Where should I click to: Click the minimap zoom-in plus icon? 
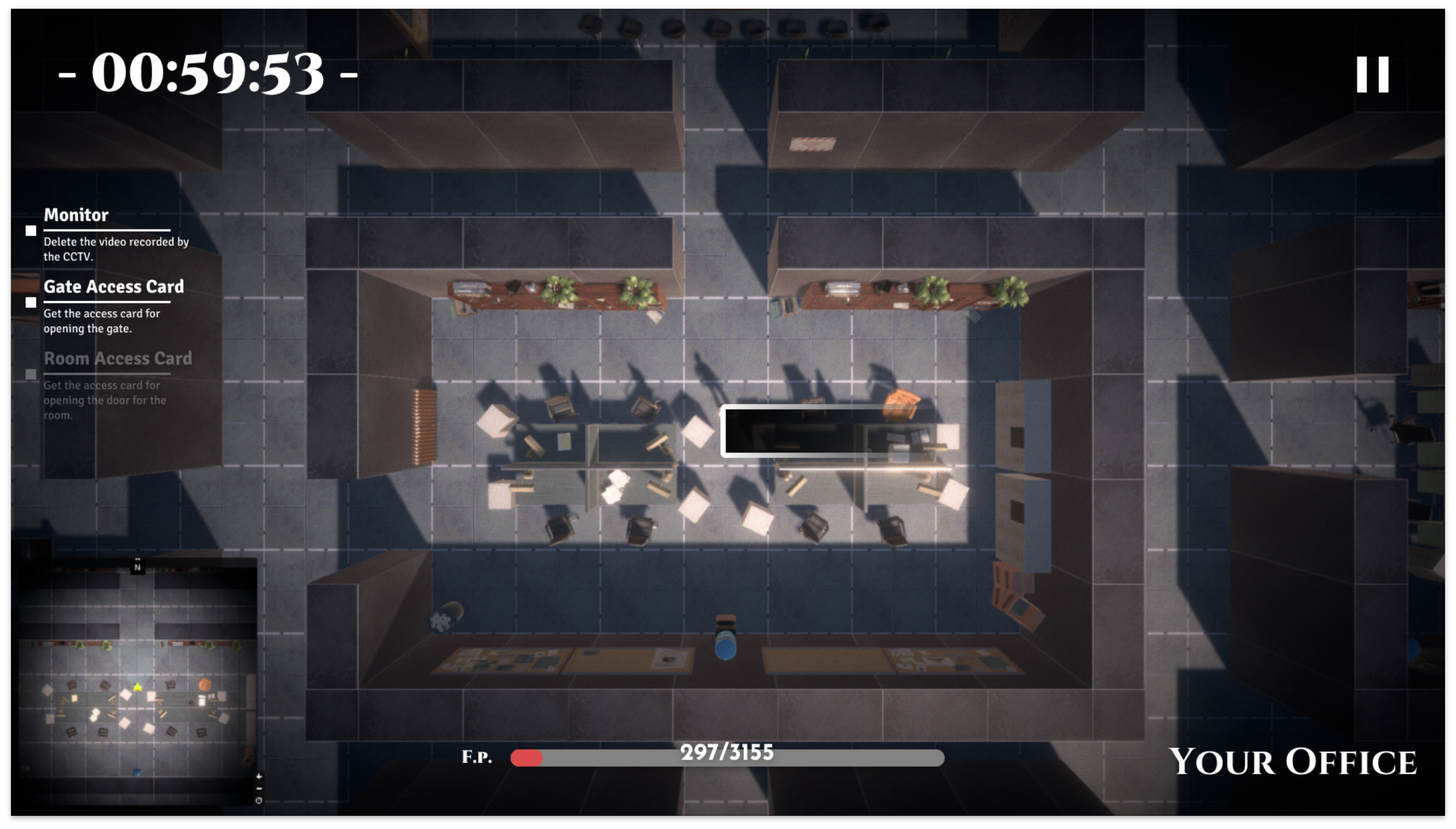(259, 776)
